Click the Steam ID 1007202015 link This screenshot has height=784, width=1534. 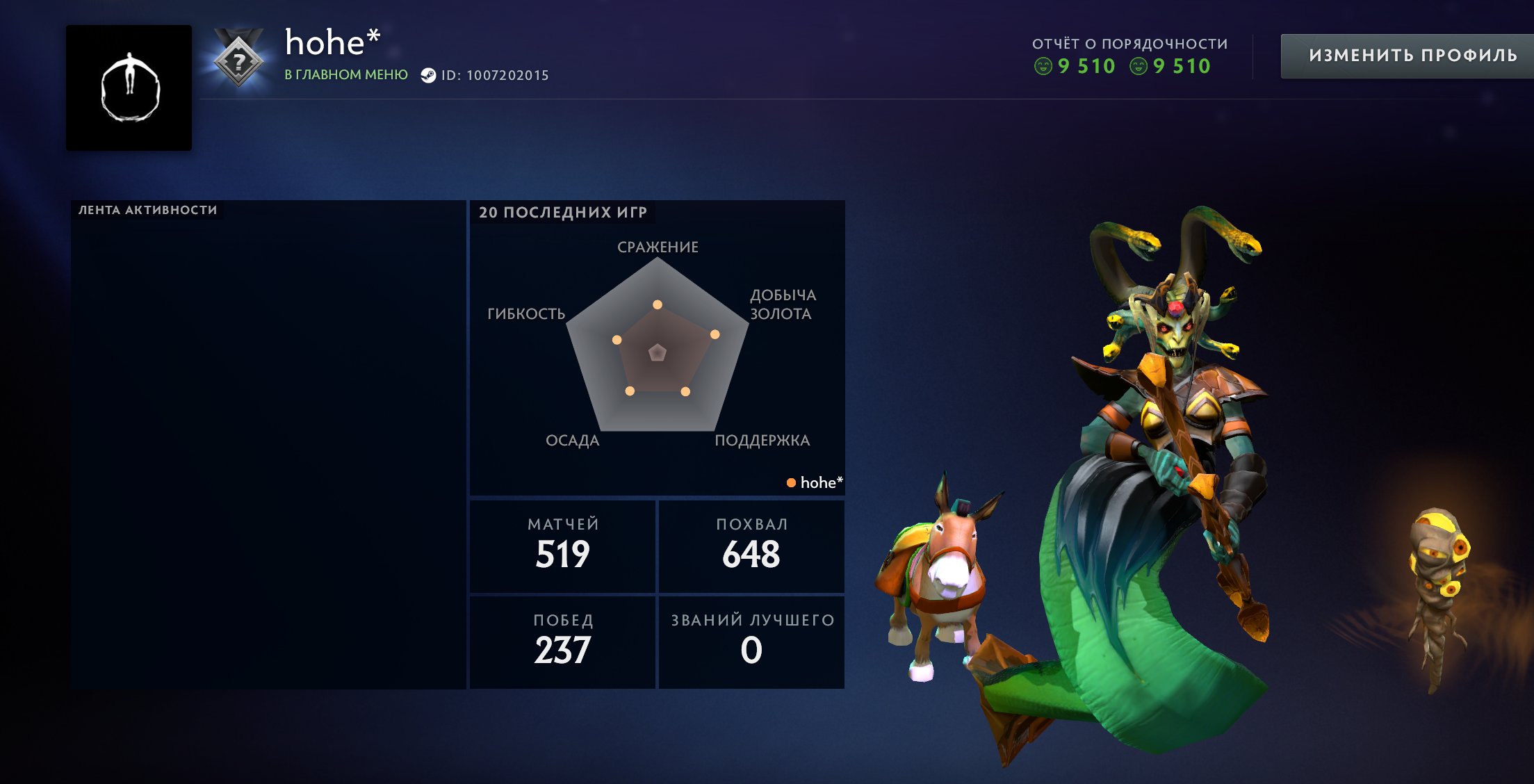(x=494, y=75)
